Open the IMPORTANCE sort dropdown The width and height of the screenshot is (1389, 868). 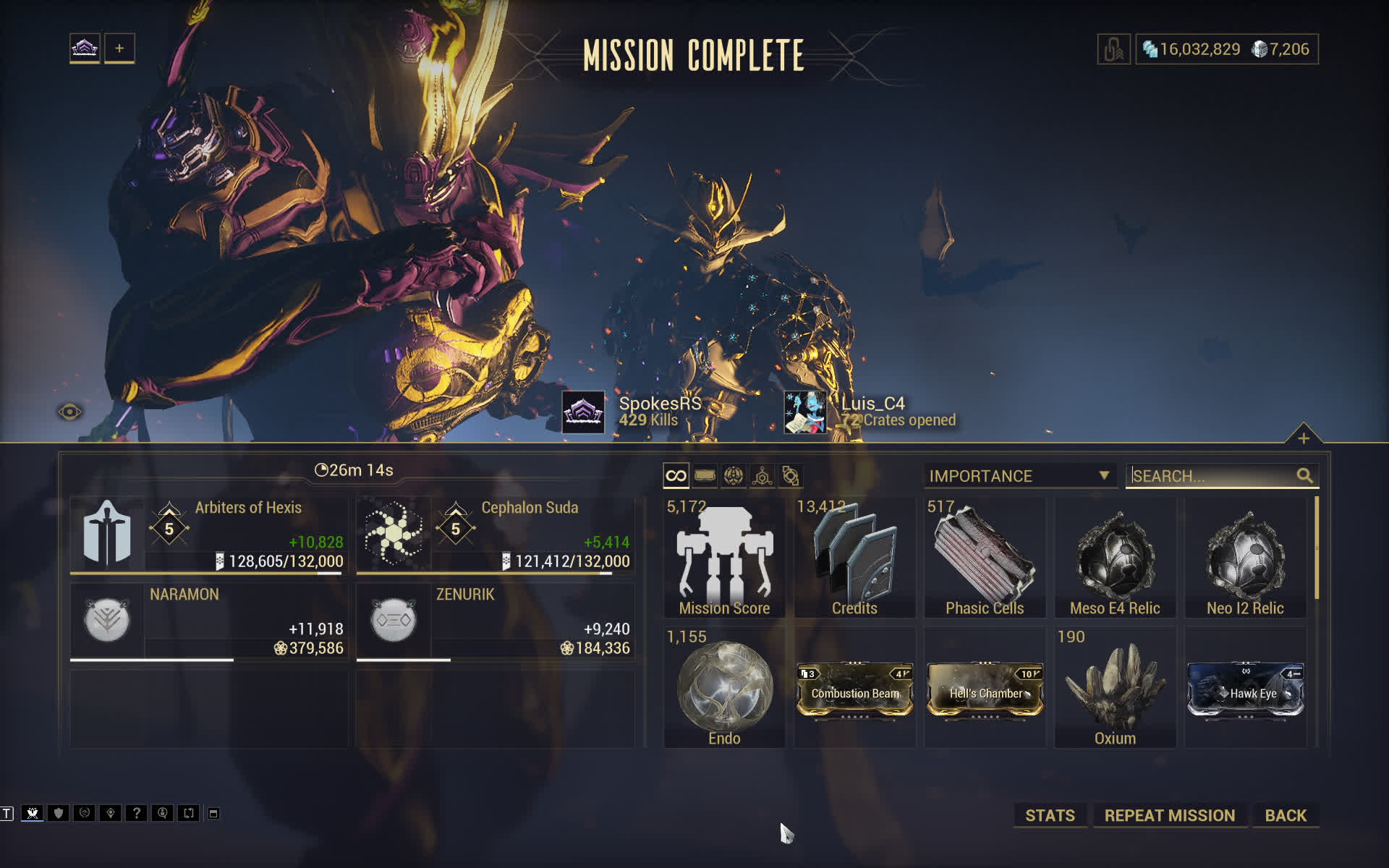[x=1019, y=476]
